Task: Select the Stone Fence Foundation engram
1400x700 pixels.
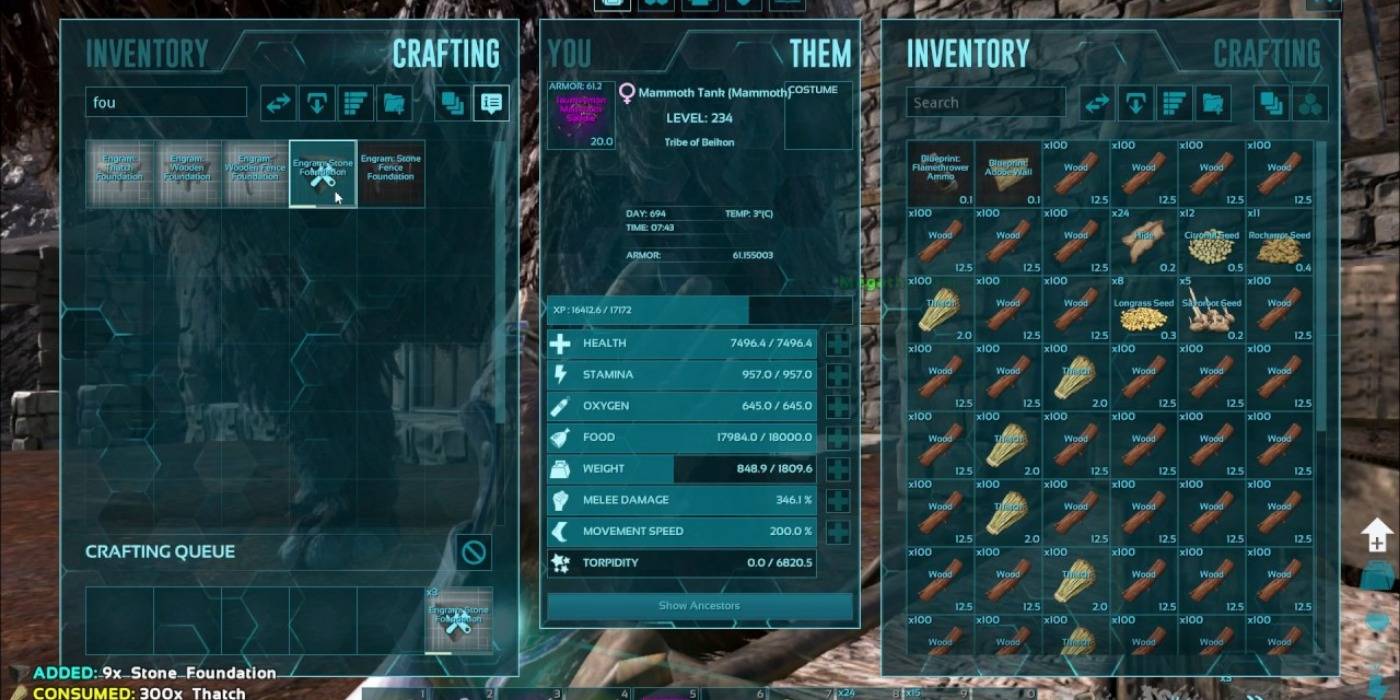Action: (391, 174)
